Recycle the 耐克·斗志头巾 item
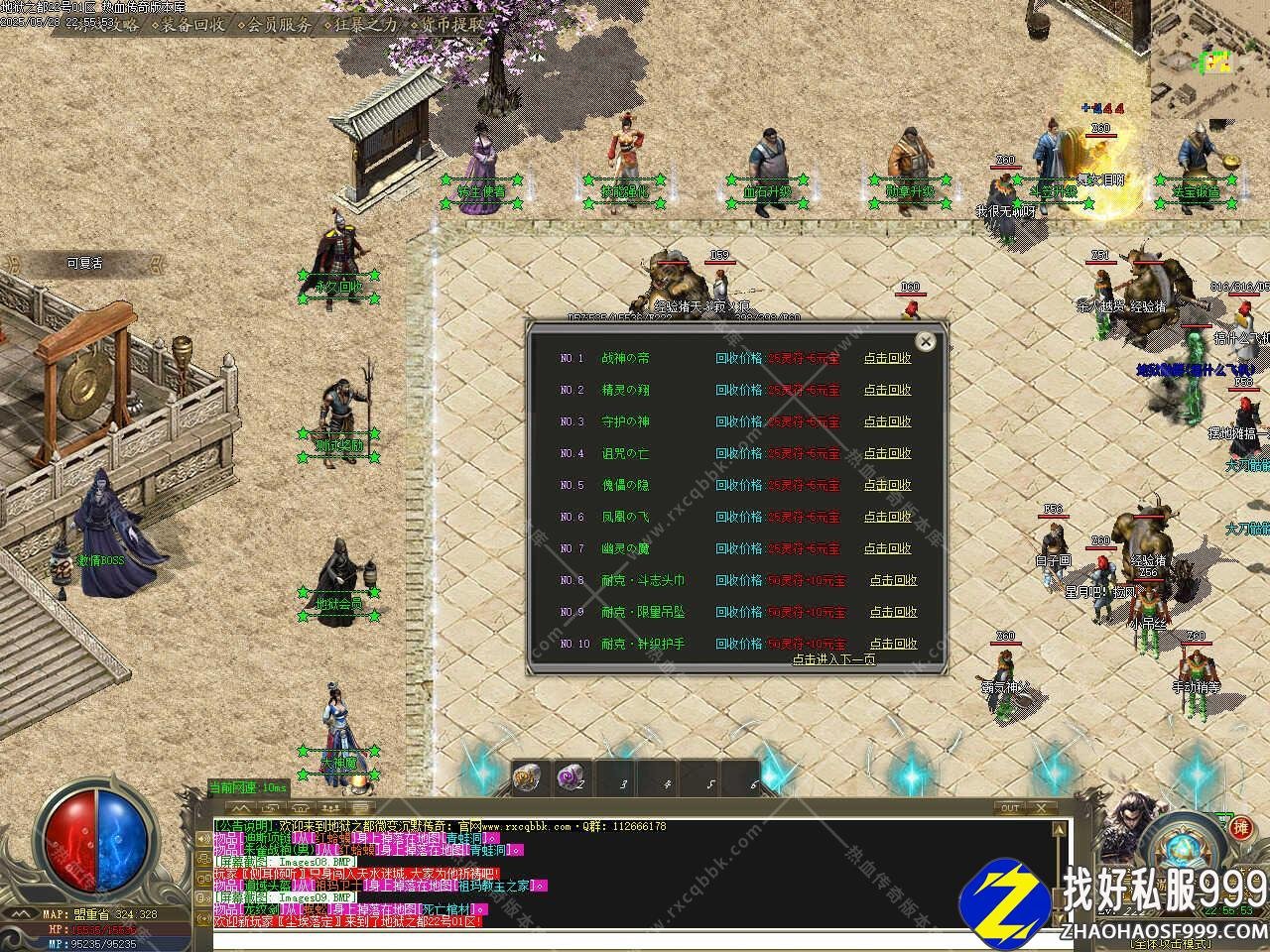 [x=893, y=580]
